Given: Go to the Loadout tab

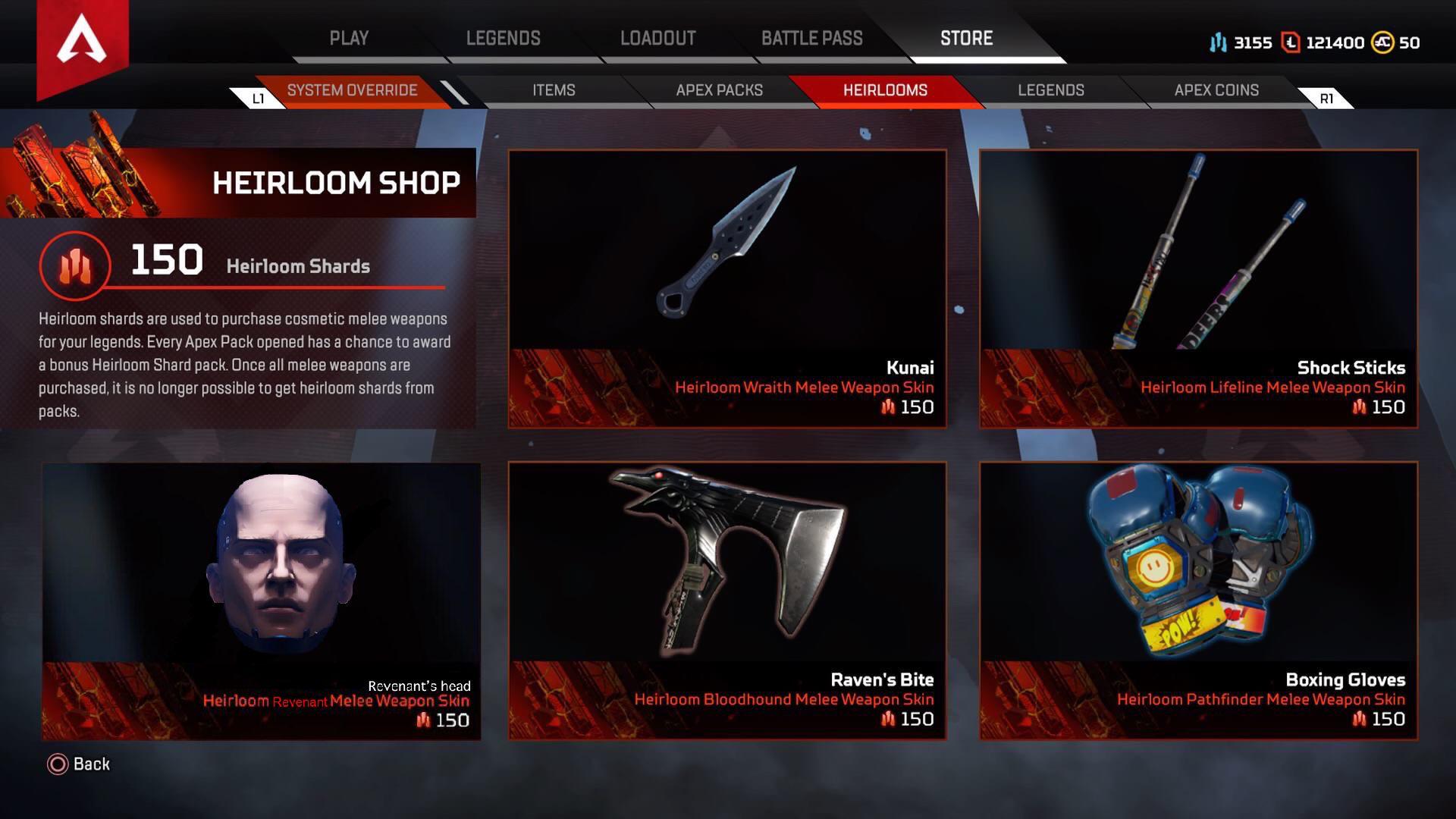Looking at the screenshot, I should [x=657, y=39].
